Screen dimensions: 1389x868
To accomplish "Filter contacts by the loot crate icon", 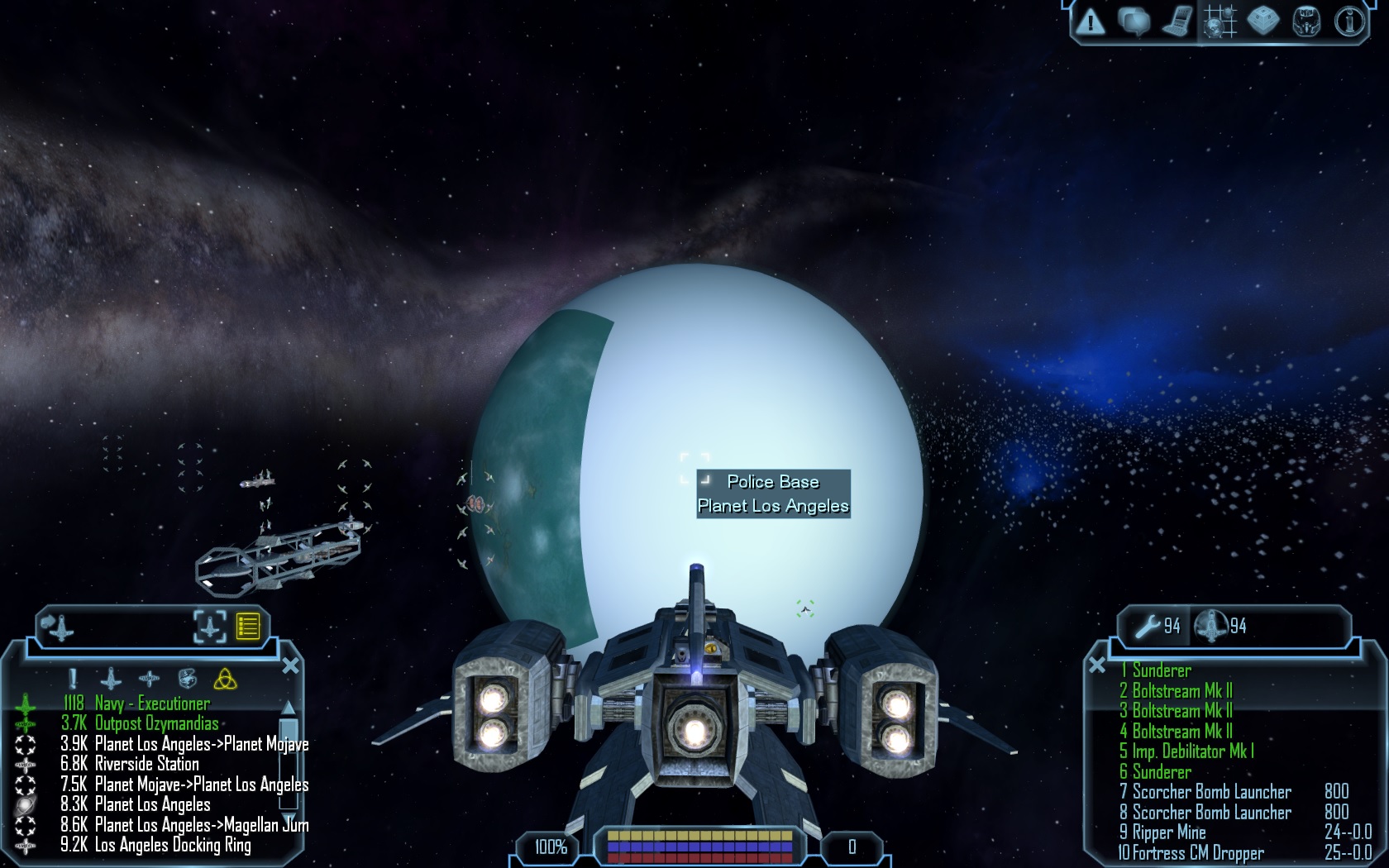I will 188,680.
